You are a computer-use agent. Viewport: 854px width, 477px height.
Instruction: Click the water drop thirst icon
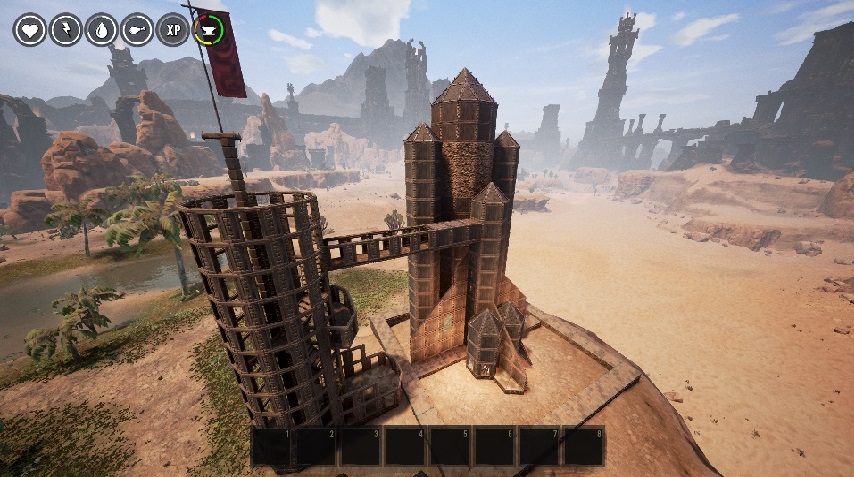(x=101, y=29)
